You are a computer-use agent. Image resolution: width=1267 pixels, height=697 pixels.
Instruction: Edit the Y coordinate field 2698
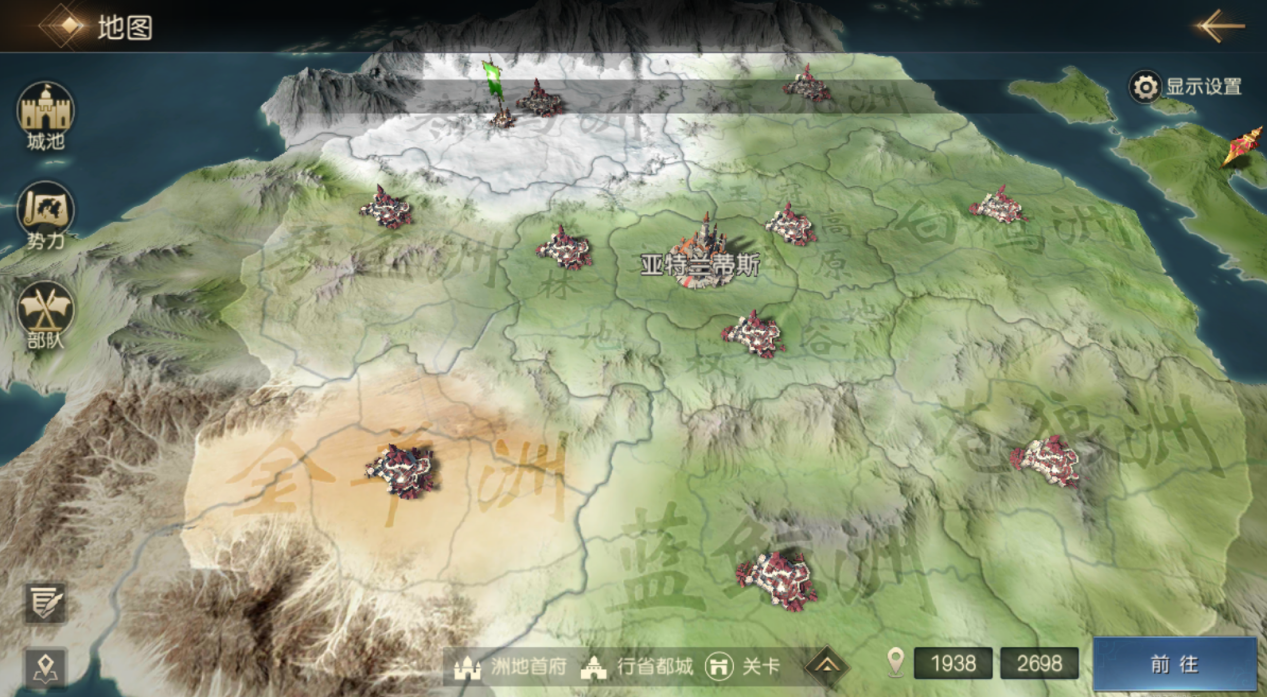1040,663
